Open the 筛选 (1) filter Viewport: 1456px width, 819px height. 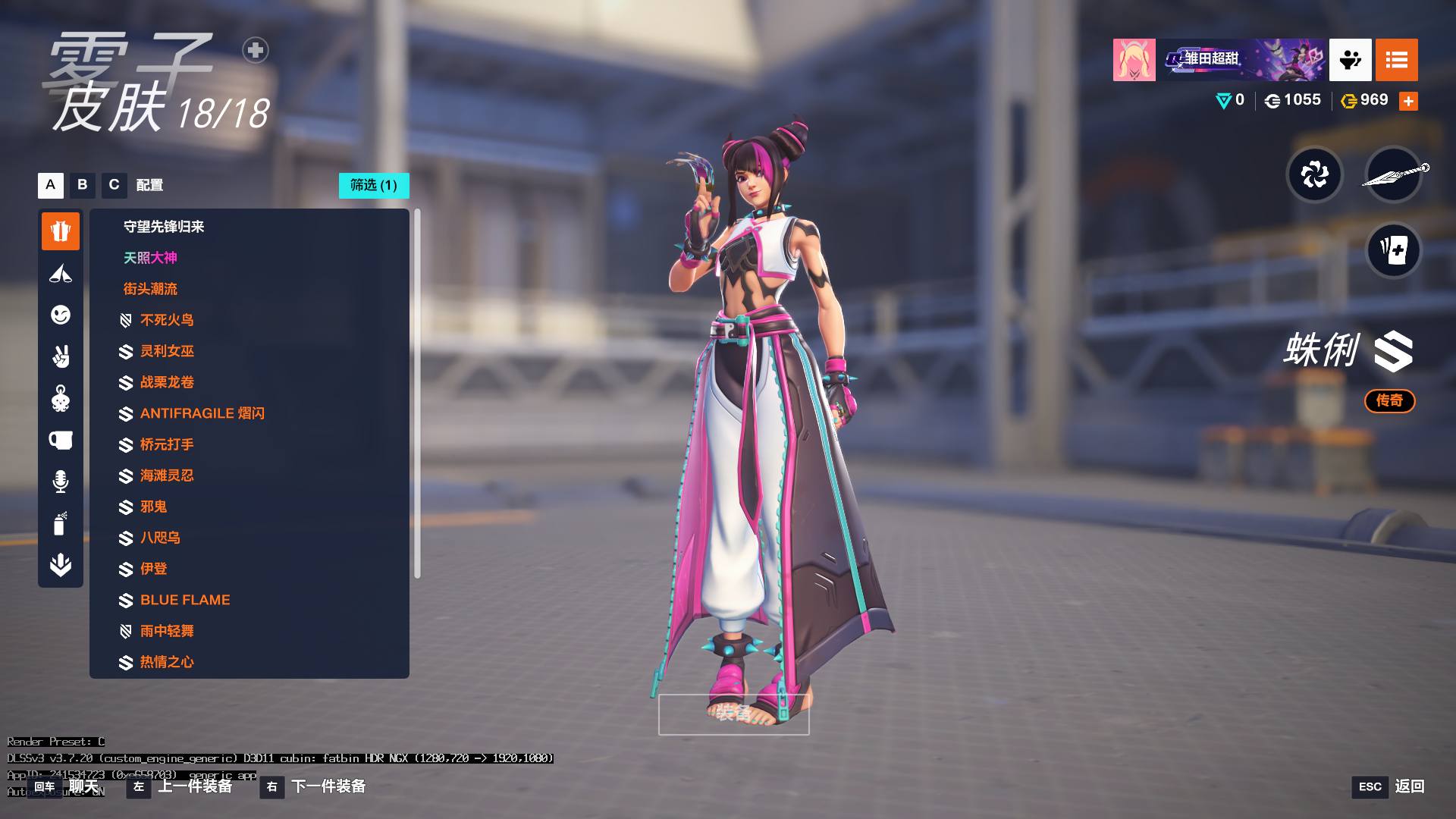(374, 185)
